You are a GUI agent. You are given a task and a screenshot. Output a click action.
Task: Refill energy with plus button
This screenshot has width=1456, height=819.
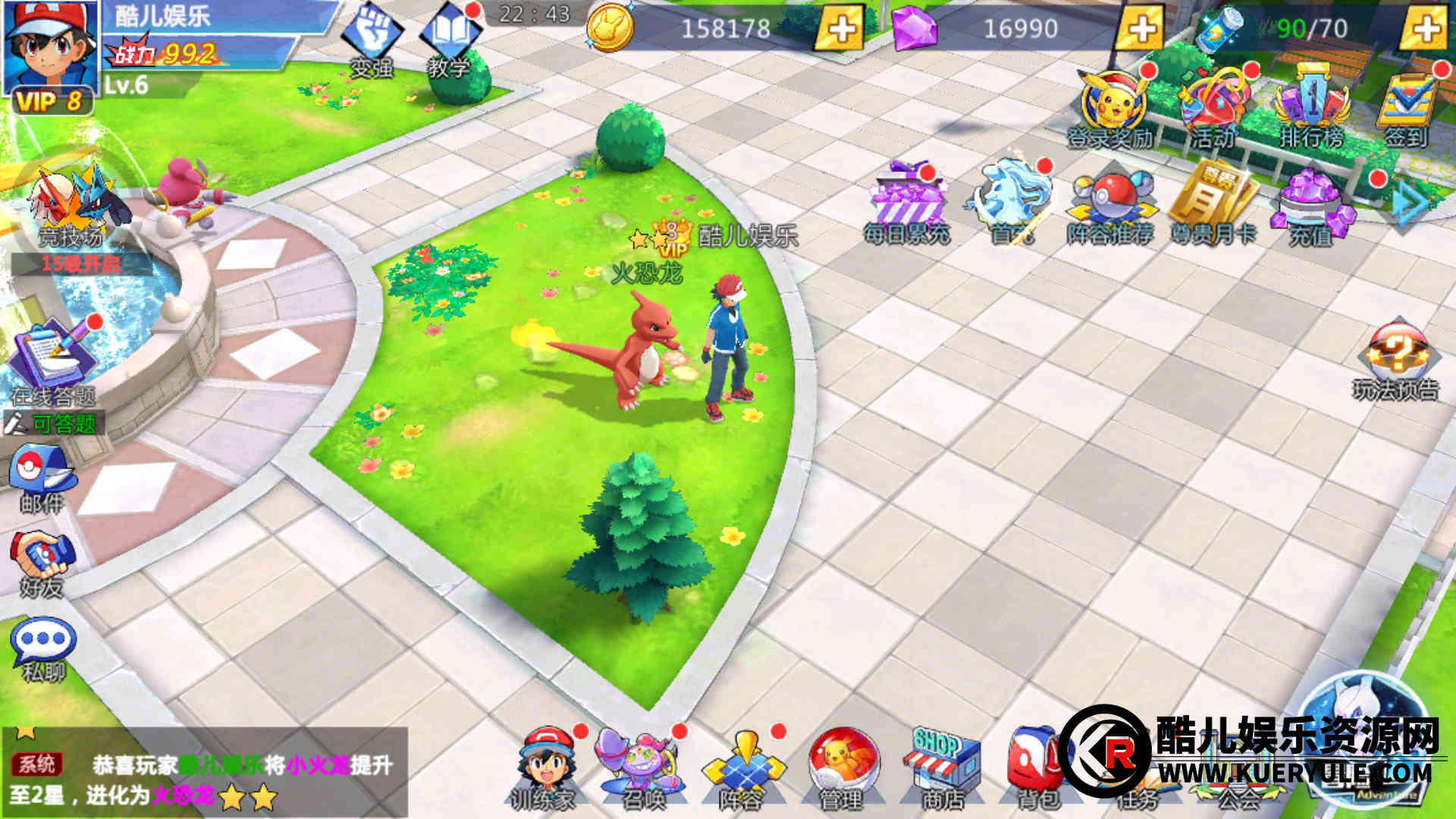pyautogui.click(x=1425, y=28)
